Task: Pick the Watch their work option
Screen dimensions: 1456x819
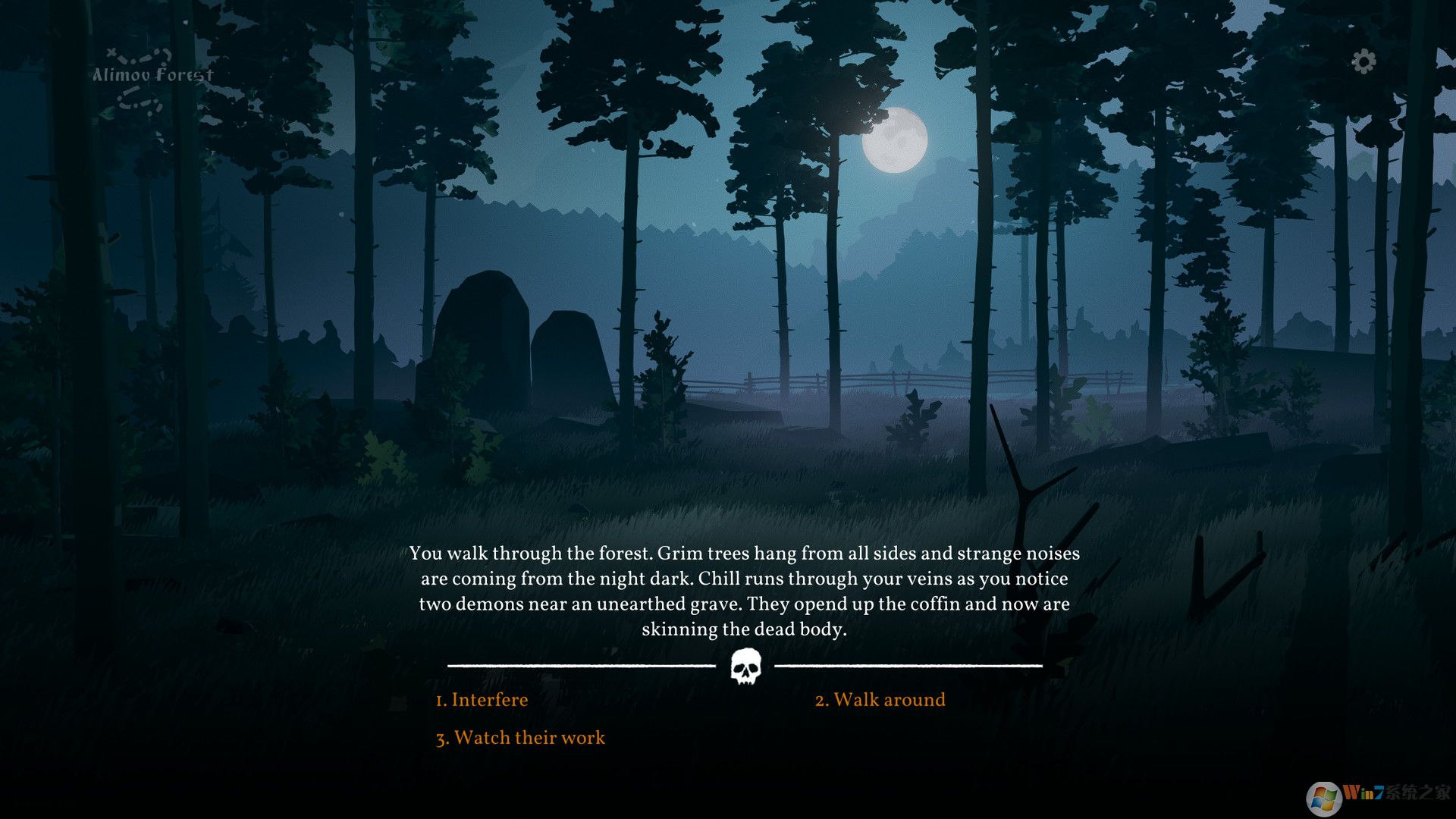Action: [520, 738]
